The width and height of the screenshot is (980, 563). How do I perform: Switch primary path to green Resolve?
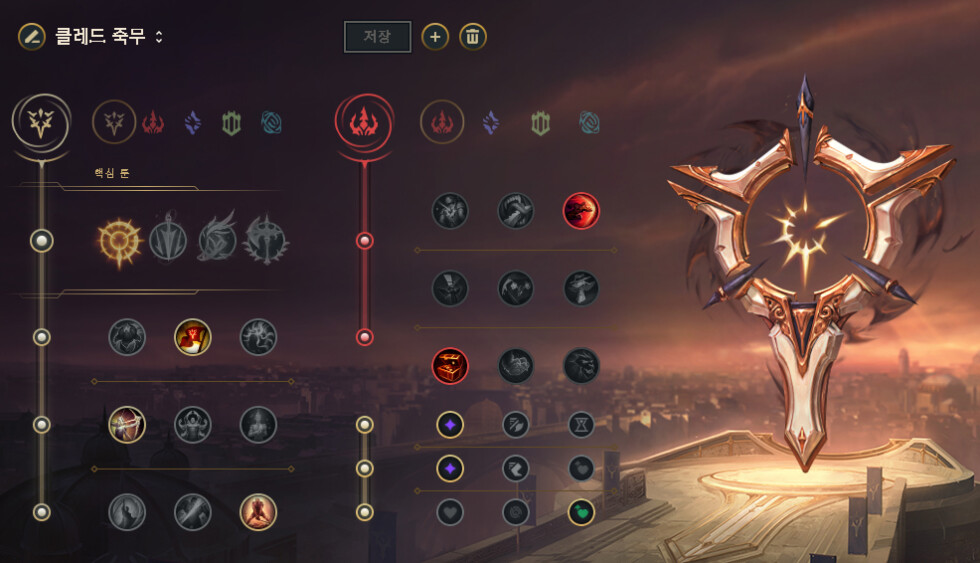(x=232, y=122)
